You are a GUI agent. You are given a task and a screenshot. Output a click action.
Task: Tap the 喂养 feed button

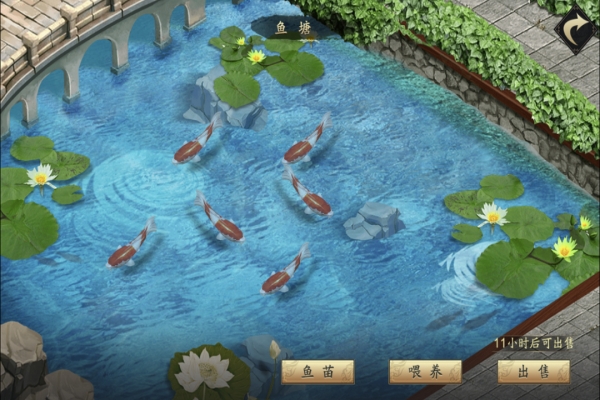pos(425,372)
